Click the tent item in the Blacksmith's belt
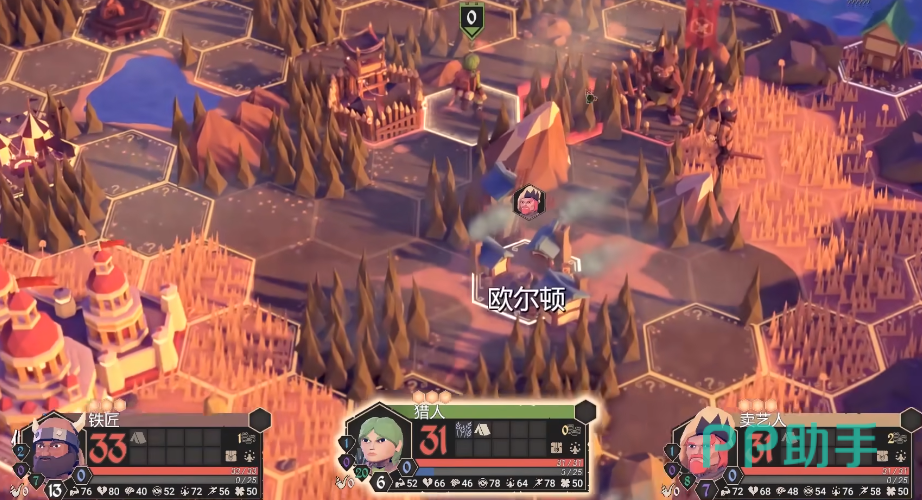Image resolution: width=922 pixels, height=500 pixels. click(x=138, y=438)
